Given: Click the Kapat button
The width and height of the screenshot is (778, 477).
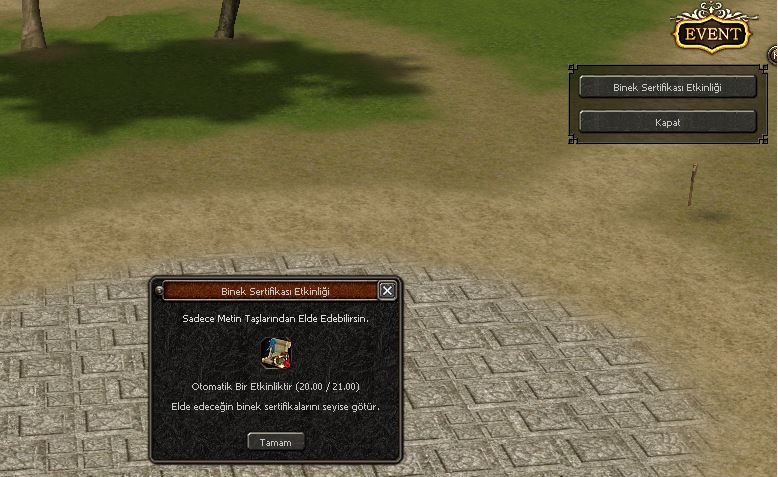Looking at the screenshot, I should pyautogui.click(x=667, y=122).
